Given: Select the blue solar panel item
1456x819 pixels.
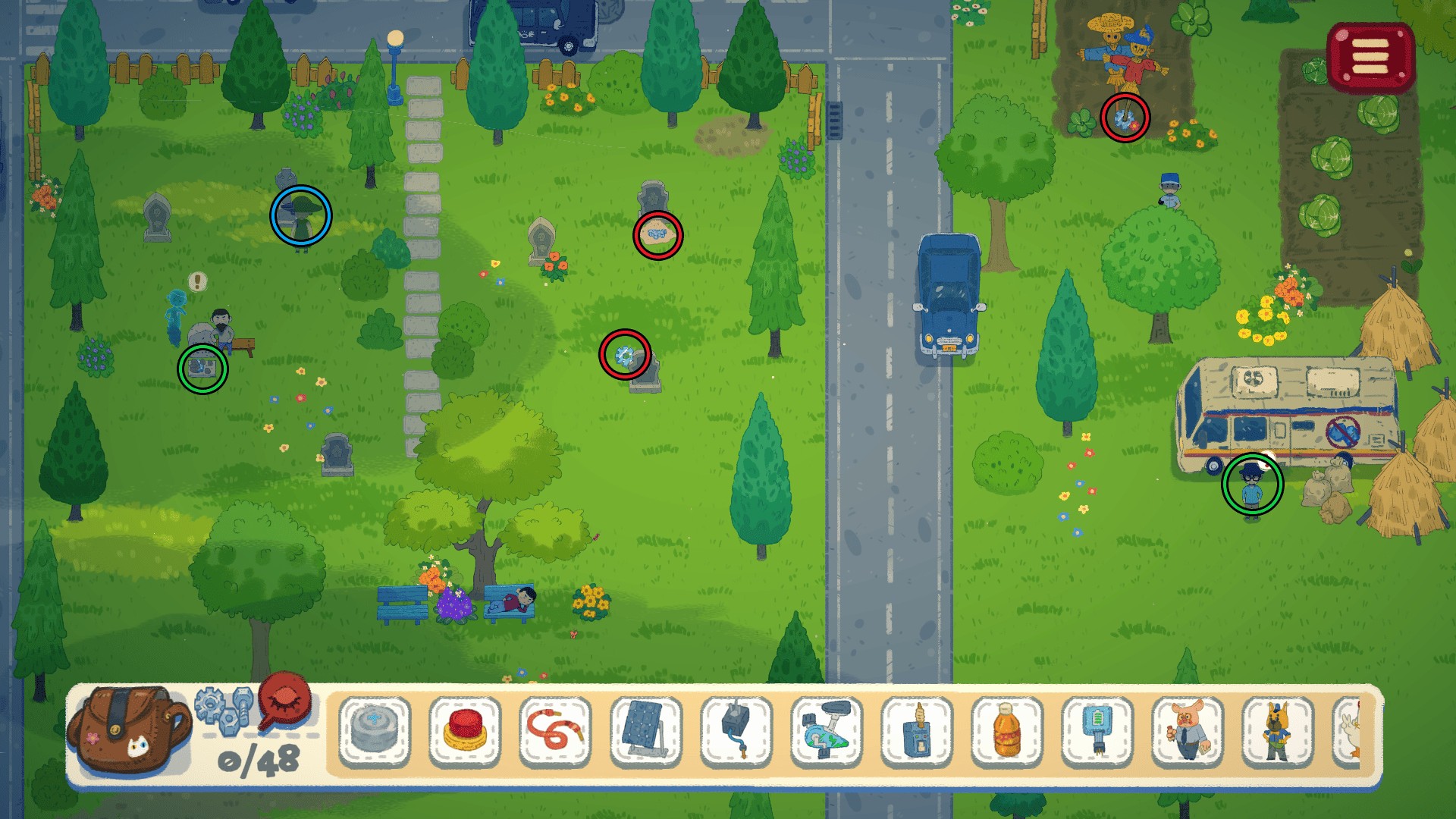Looking at the screenshot, I should 646,731.
